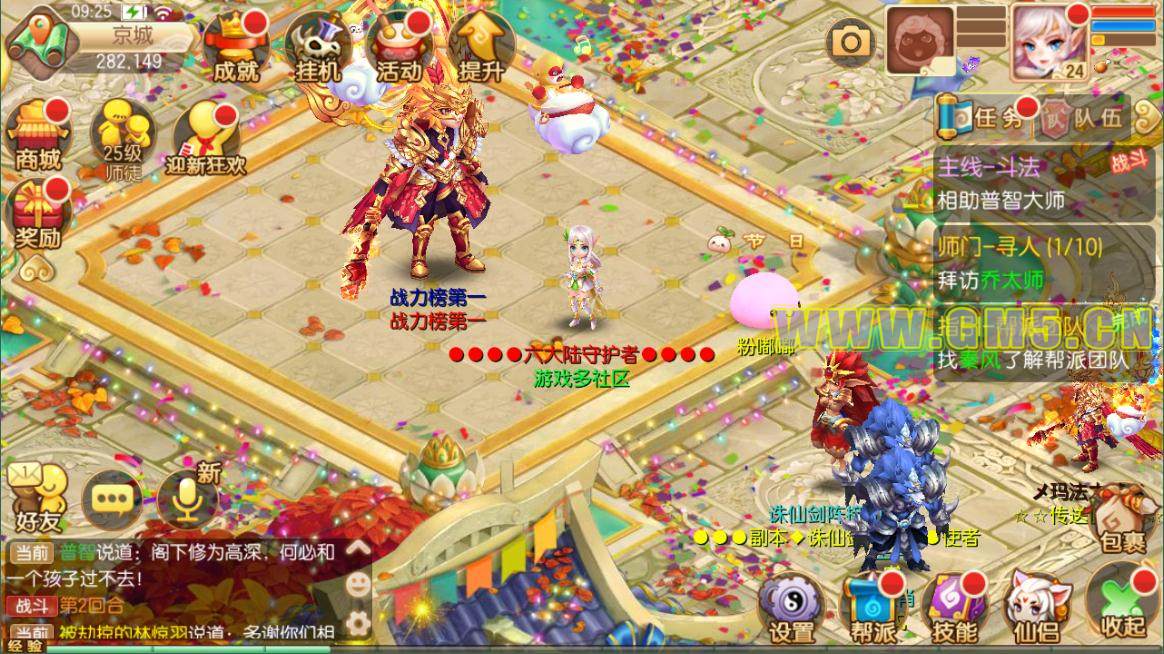This screenshot has width=1164, height=654.
Task: Open the 京城 map button
Action: click(38, 42)
